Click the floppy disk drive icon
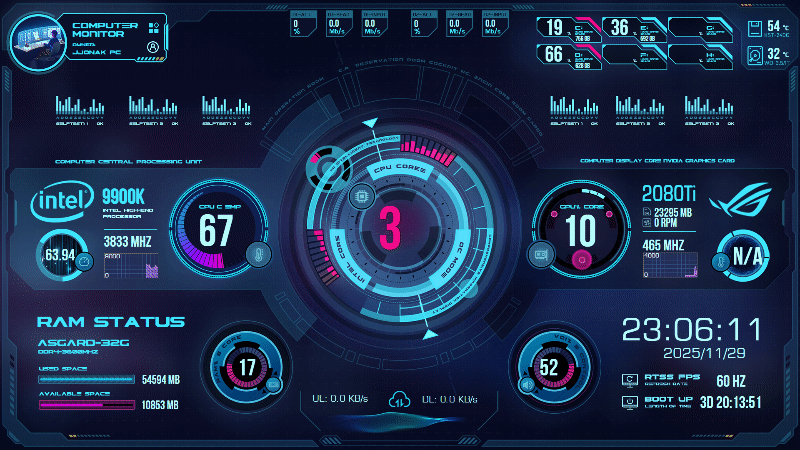The image size is (800, 450). point(755,28)
